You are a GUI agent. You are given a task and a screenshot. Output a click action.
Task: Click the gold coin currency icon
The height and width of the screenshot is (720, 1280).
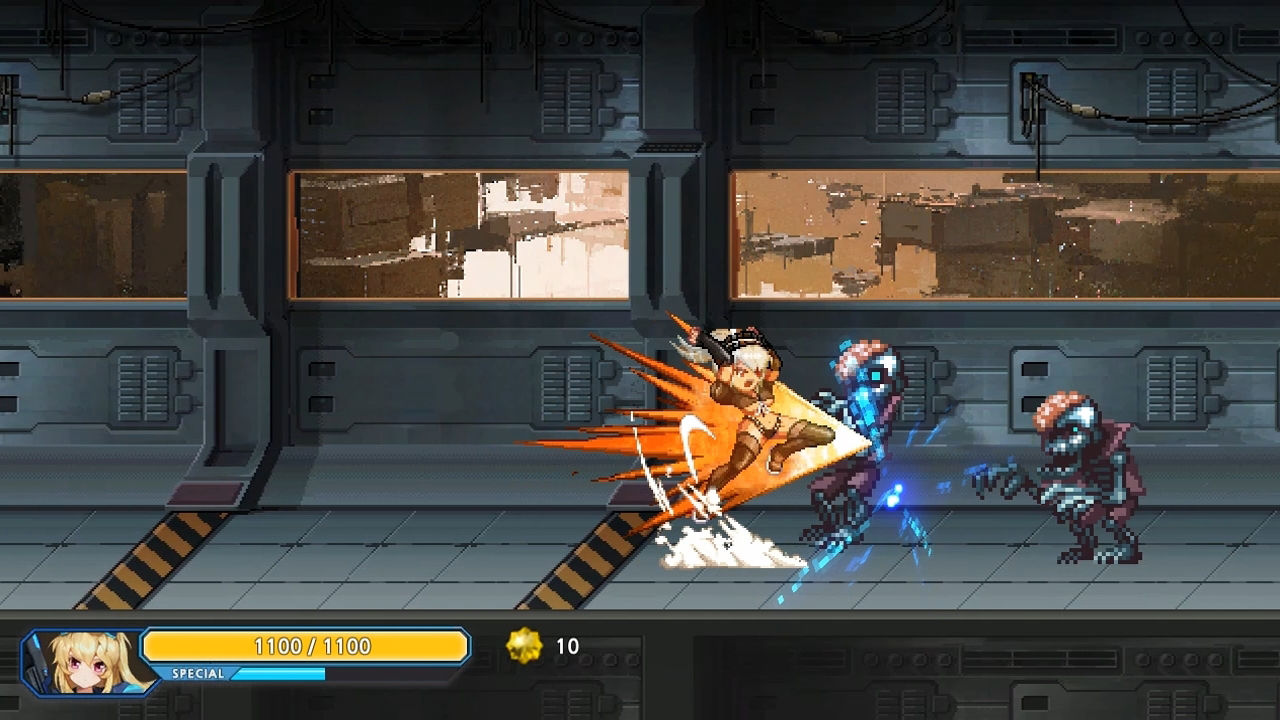[x=524, y=646]
